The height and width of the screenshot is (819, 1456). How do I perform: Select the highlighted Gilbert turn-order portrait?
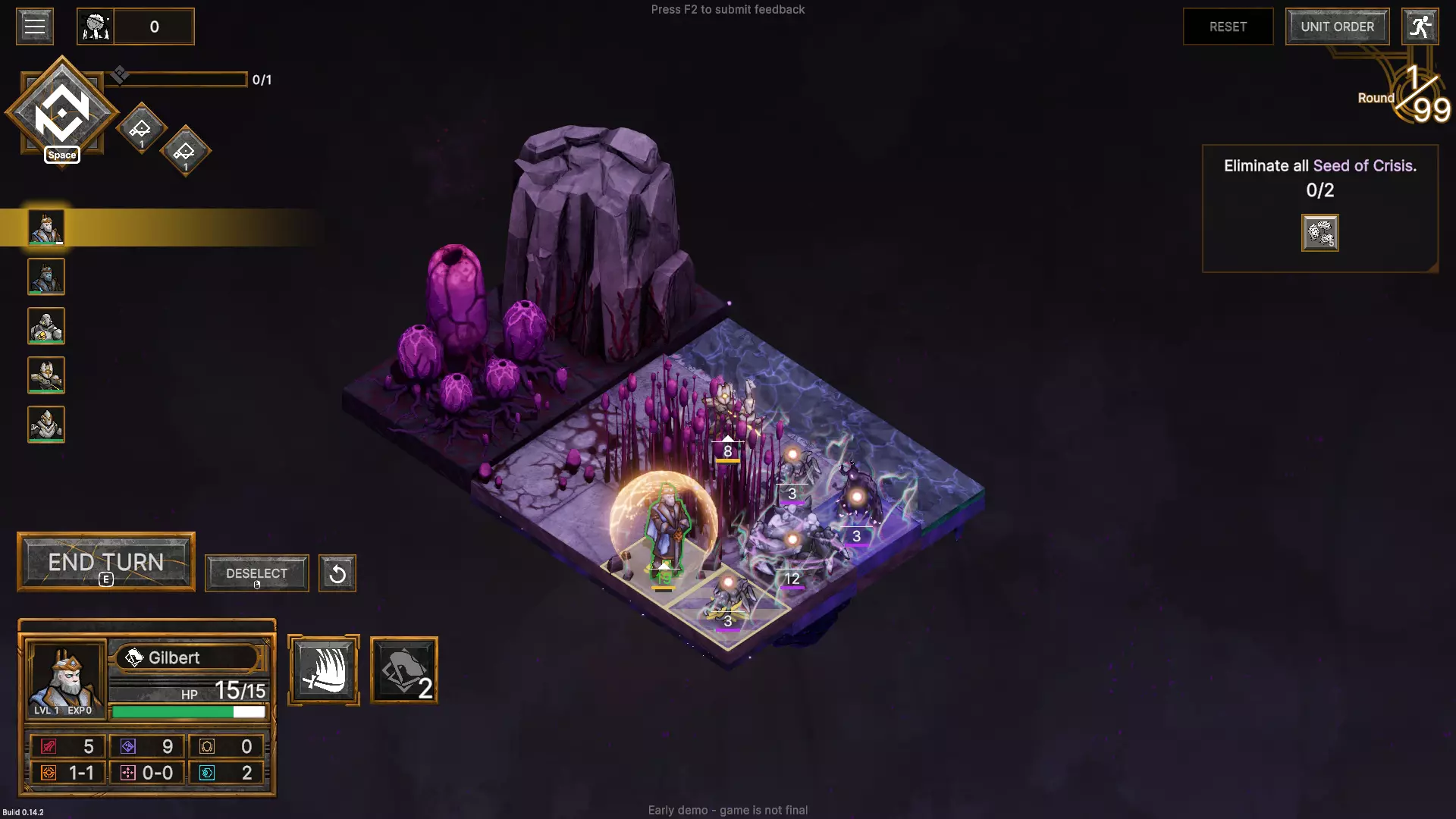pyautogui.click(x=46, y=227)
